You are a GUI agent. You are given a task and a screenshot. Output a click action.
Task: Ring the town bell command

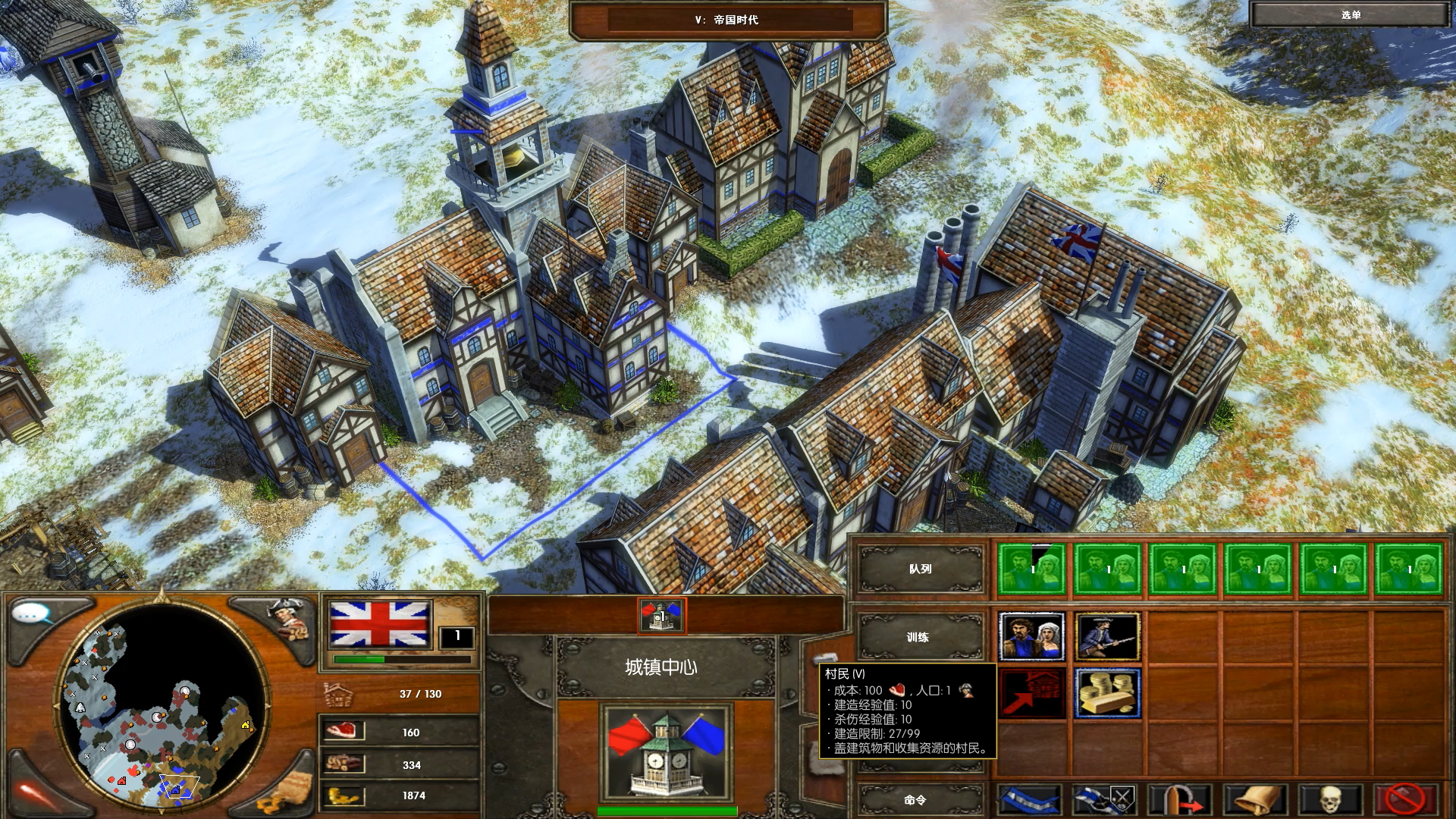click(1256, 799)
